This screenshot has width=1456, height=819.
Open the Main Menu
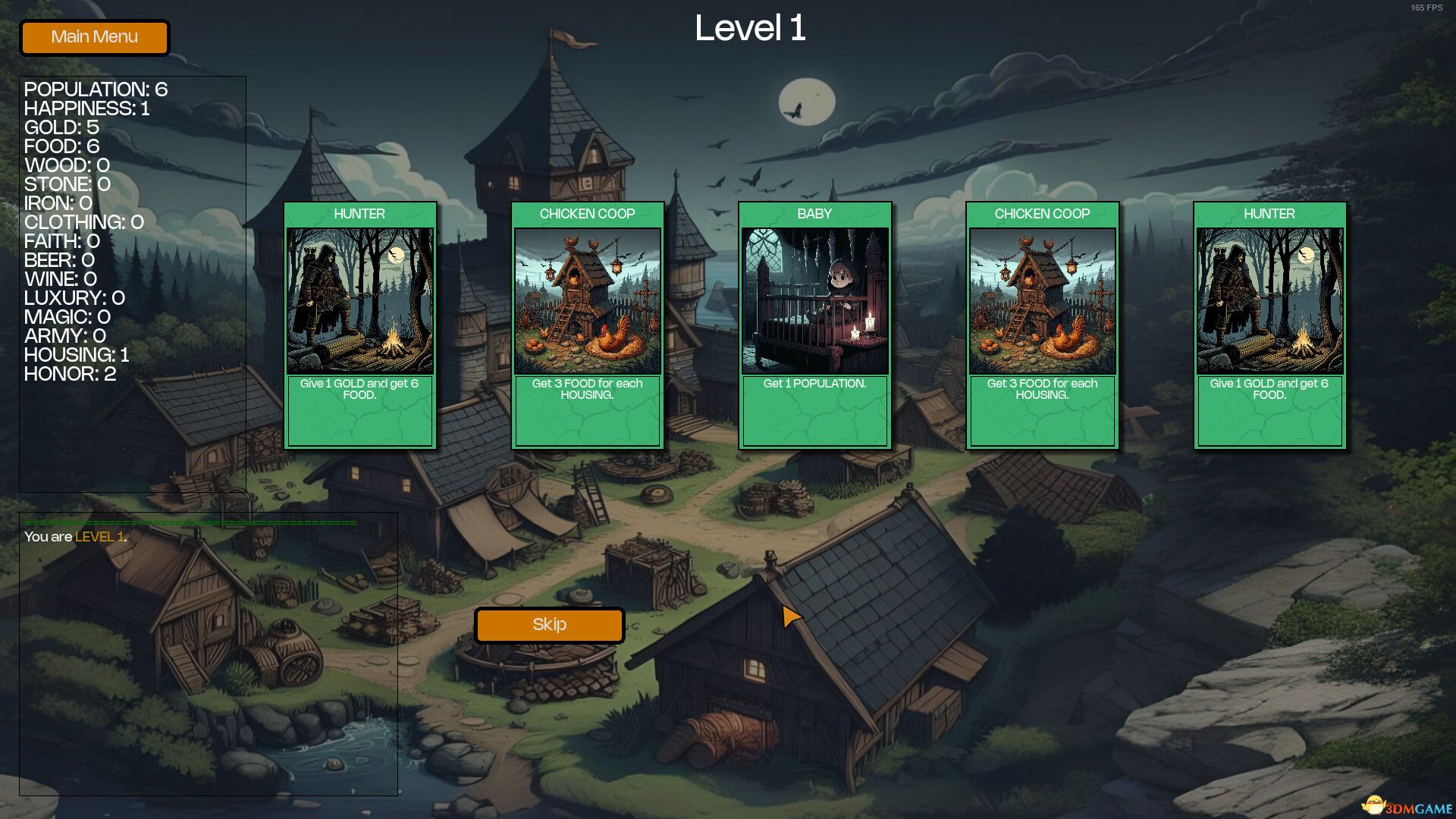click(94, 37)
